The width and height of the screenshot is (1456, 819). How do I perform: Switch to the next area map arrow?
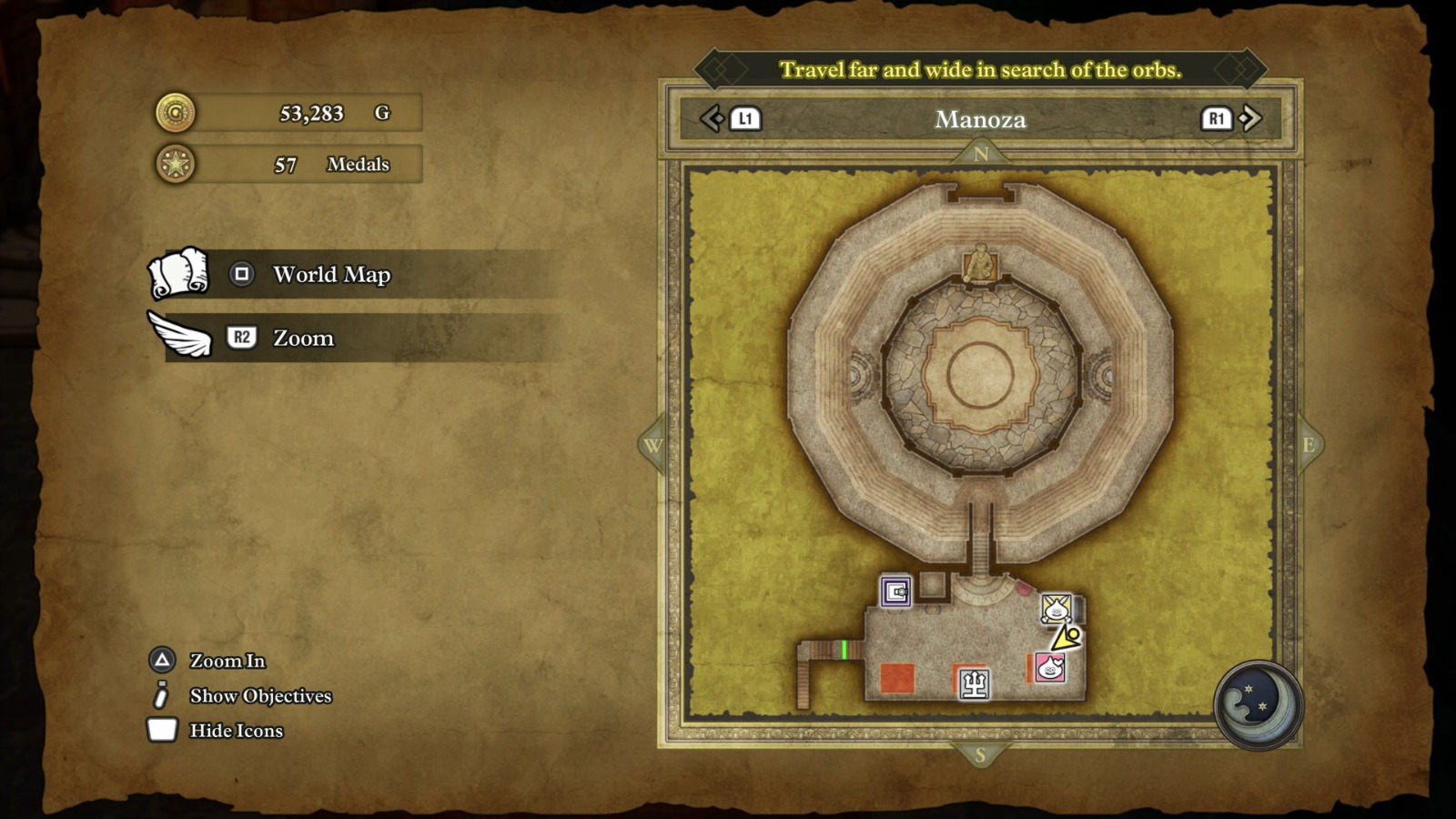pos(1250,118)
